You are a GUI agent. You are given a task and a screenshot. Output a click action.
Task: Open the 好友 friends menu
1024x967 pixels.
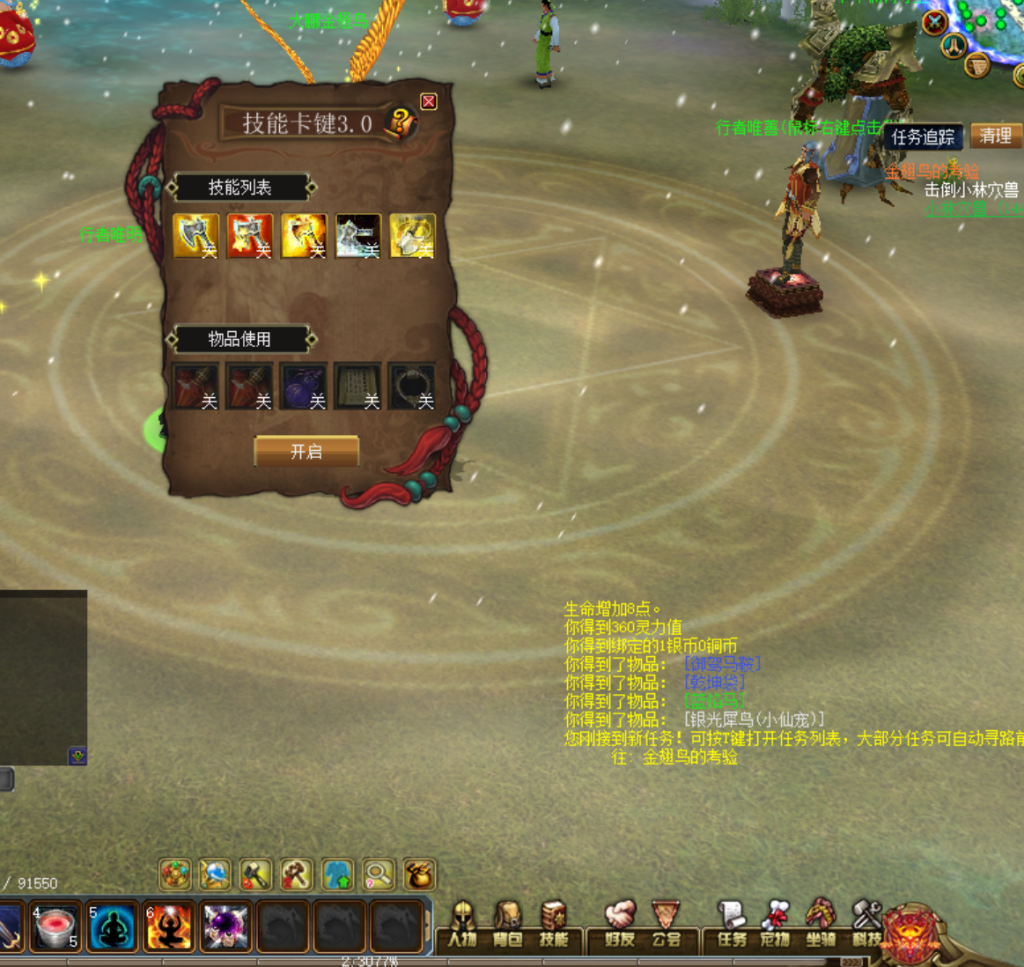pyautogui.click(x=620, y=925)
